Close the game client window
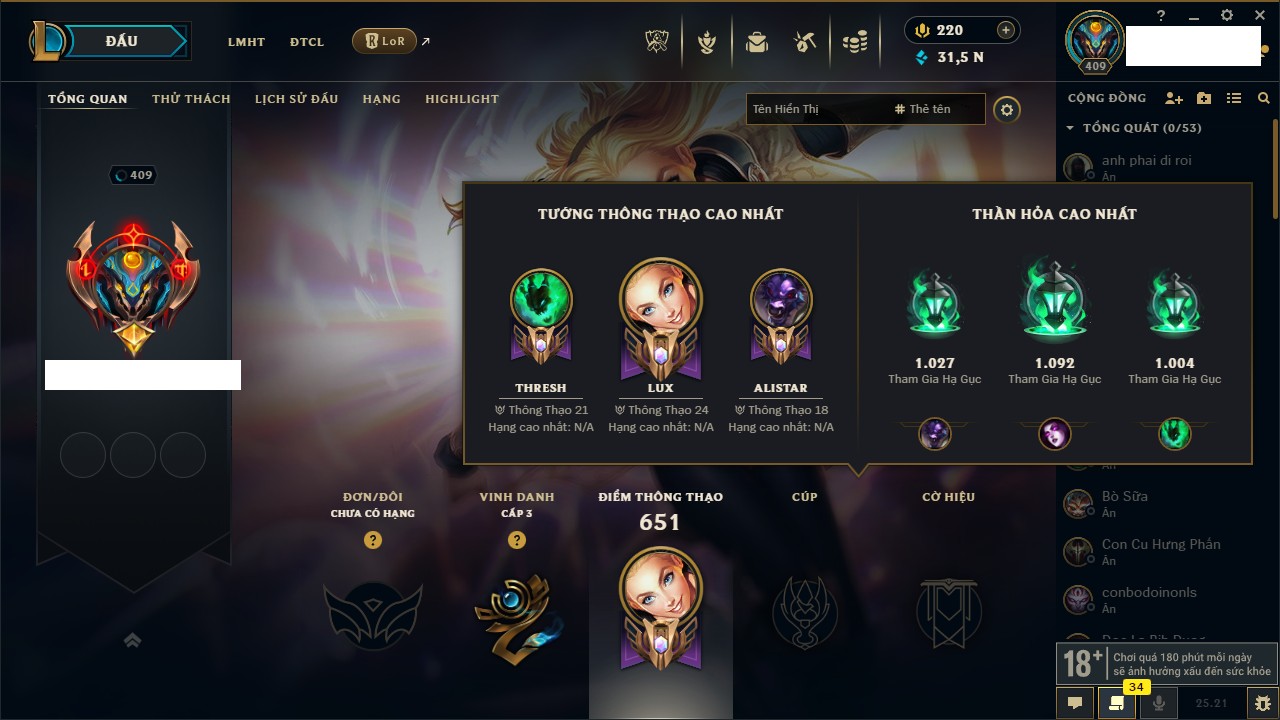 [x=1258, y=15]
